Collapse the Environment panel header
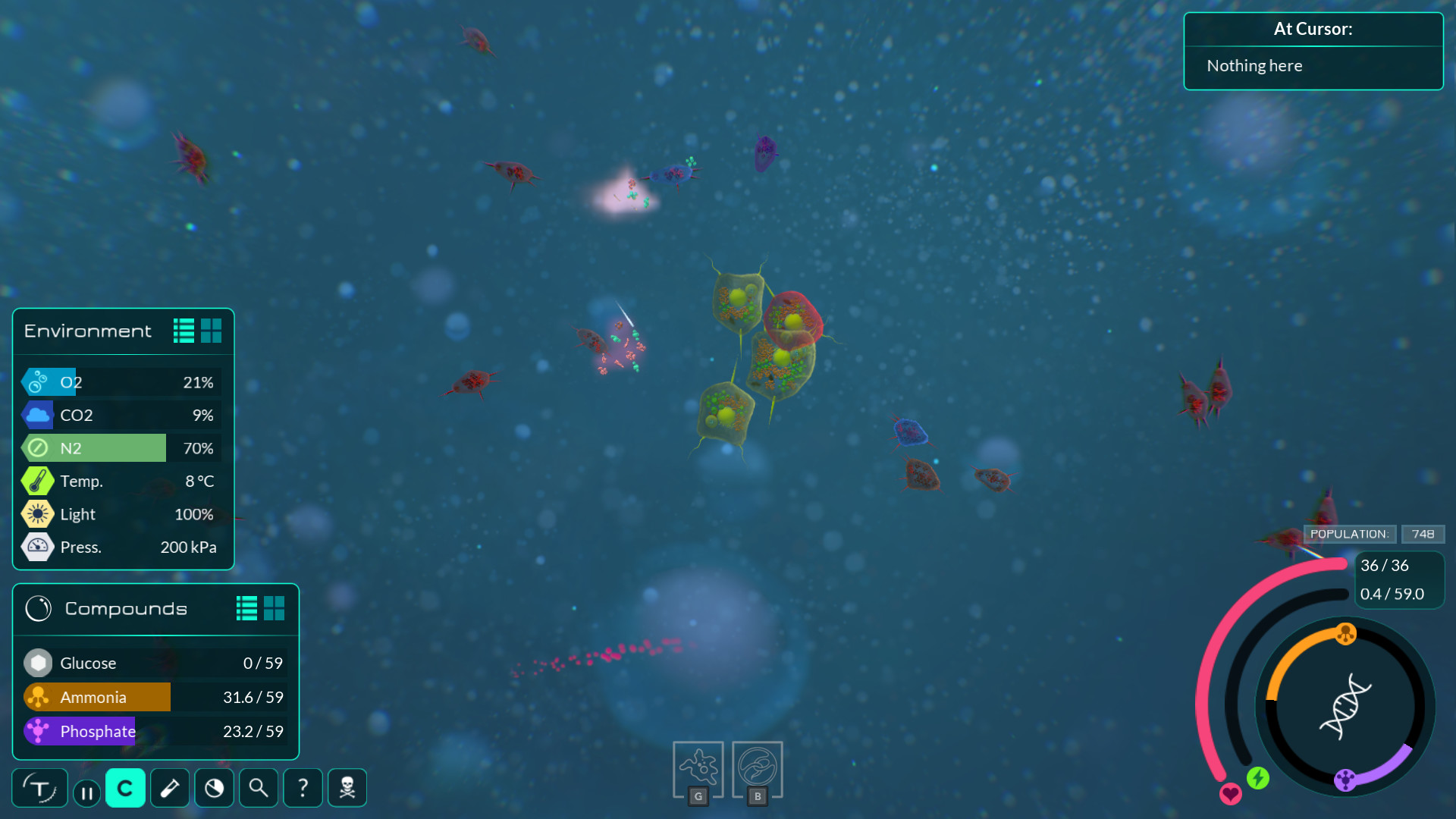 click(x=87, y=331)
